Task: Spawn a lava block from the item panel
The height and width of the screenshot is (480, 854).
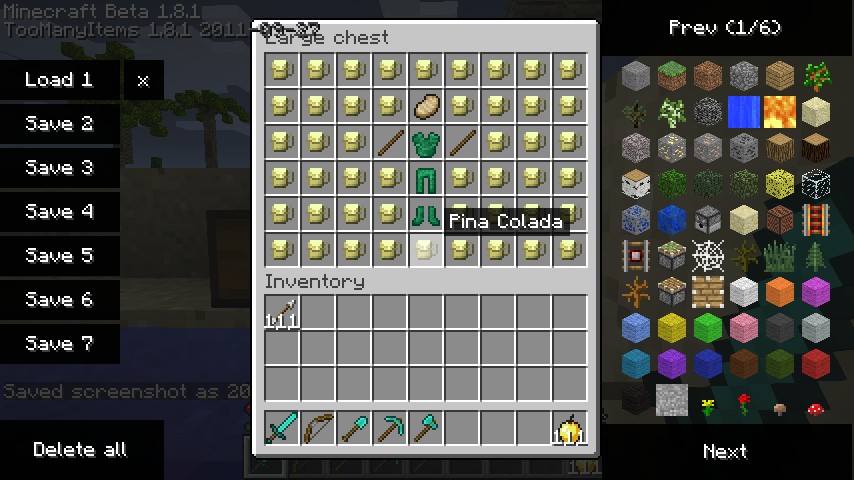Action: (x=779, y=112)
